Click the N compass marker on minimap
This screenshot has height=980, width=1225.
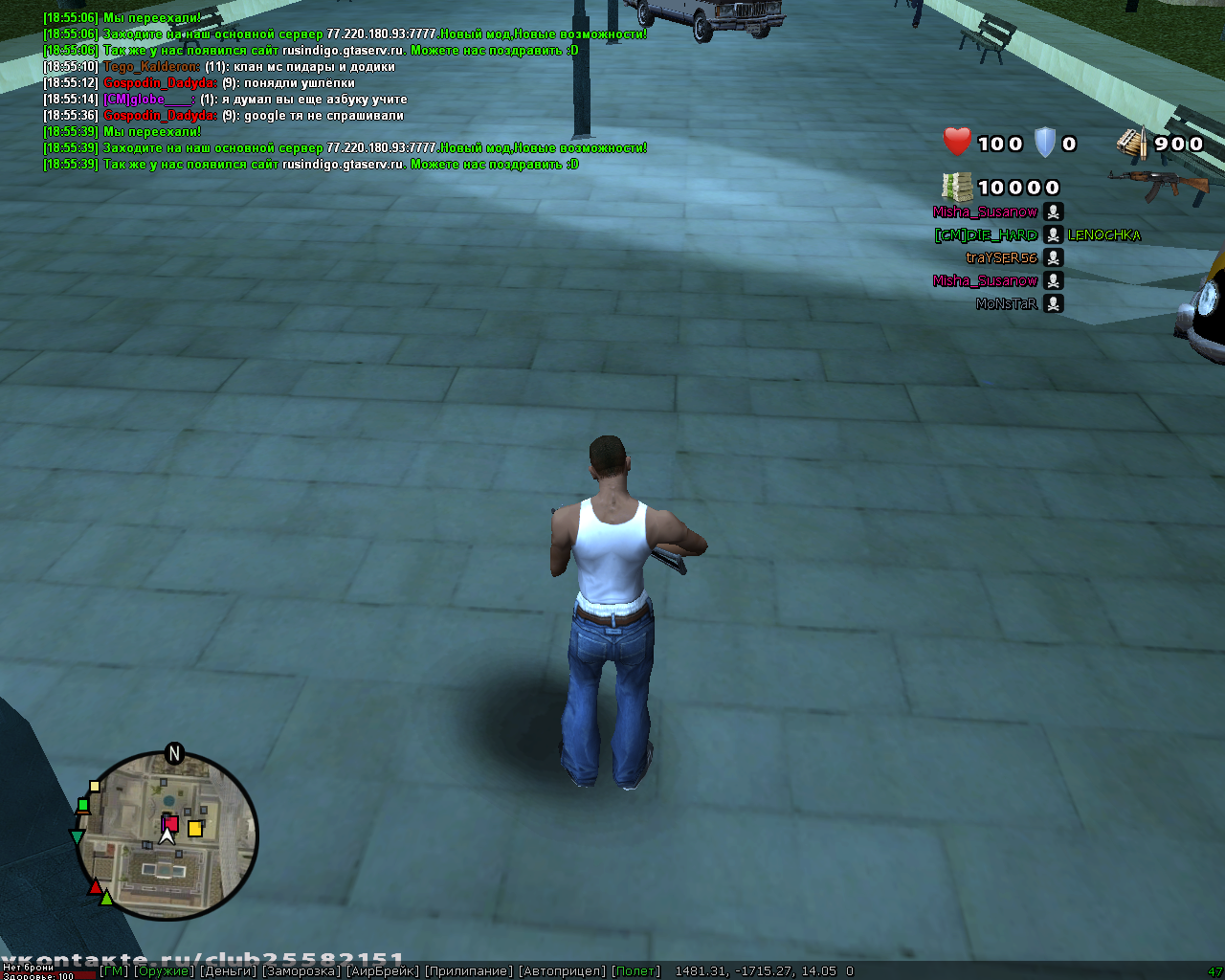click(174, 754)
